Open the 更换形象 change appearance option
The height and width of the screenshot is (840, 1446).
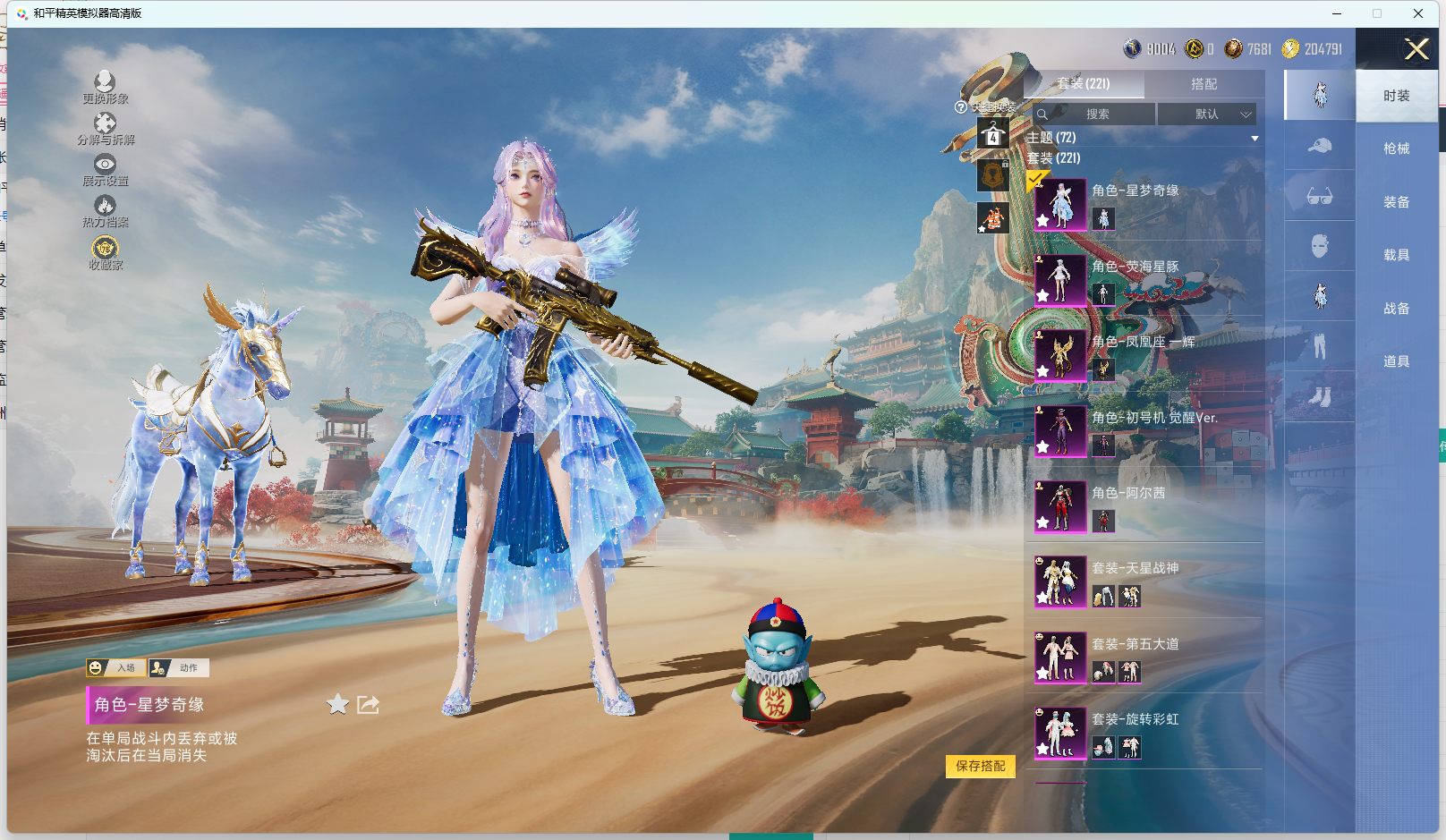[105, 88]
